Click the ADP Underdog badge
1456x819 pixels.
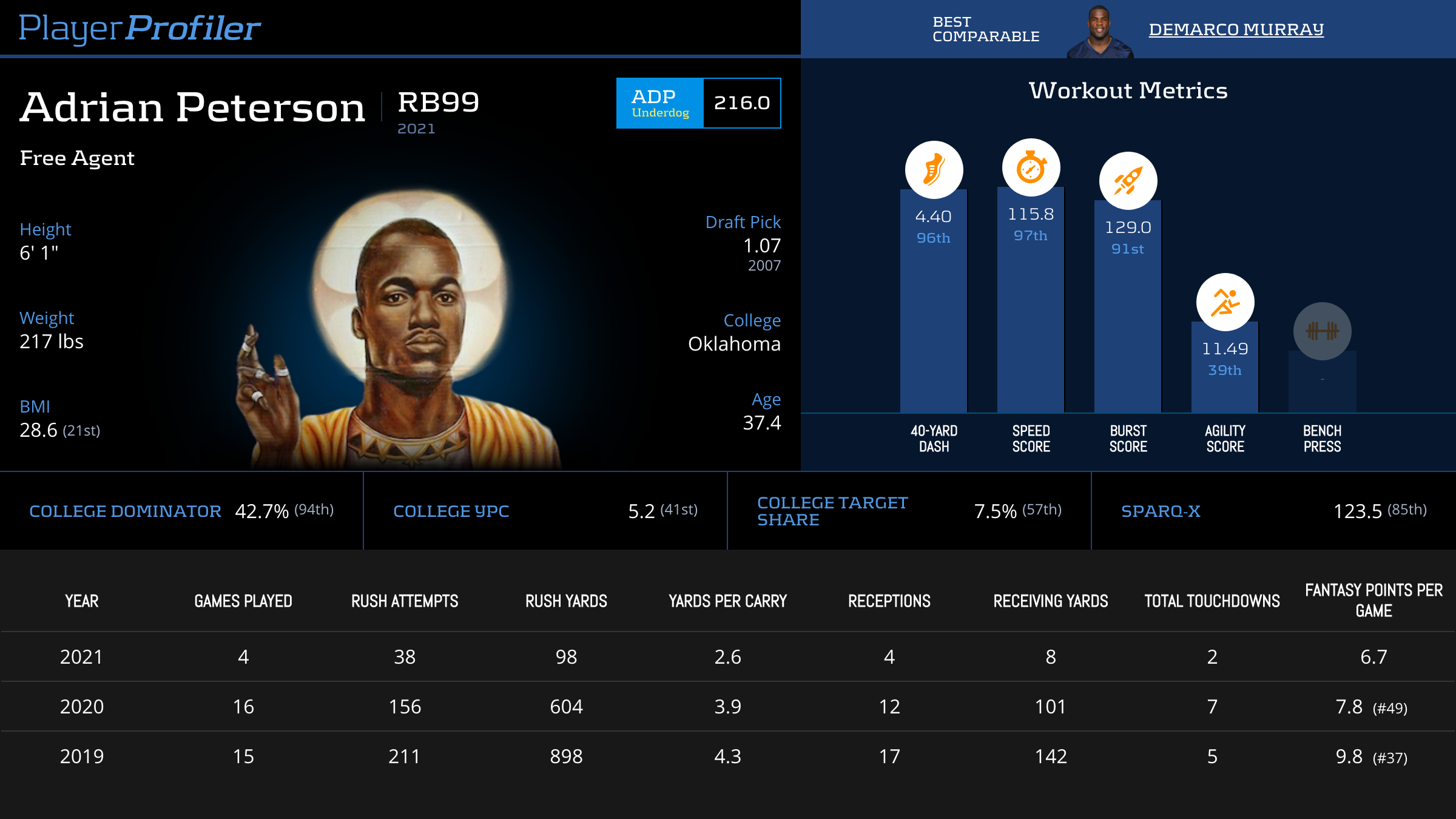660,103
